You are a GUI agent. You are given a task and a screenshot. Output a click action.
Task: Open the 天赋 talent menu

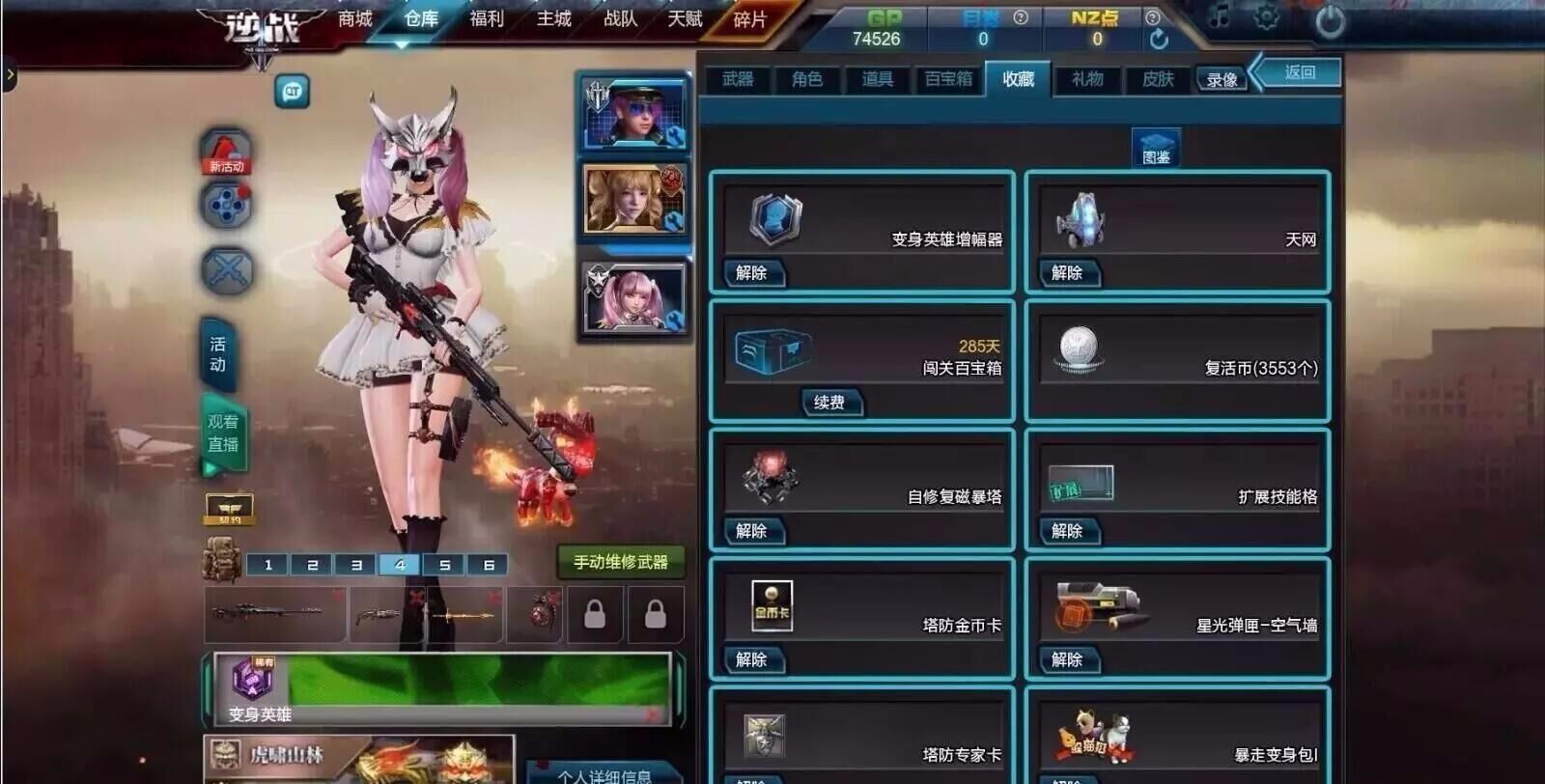(x=685, y=19)
